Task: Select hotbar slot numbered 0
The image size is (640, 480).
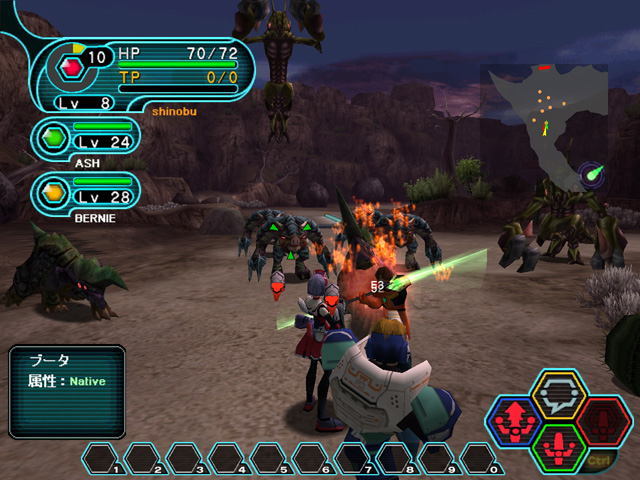Action: 479,458
